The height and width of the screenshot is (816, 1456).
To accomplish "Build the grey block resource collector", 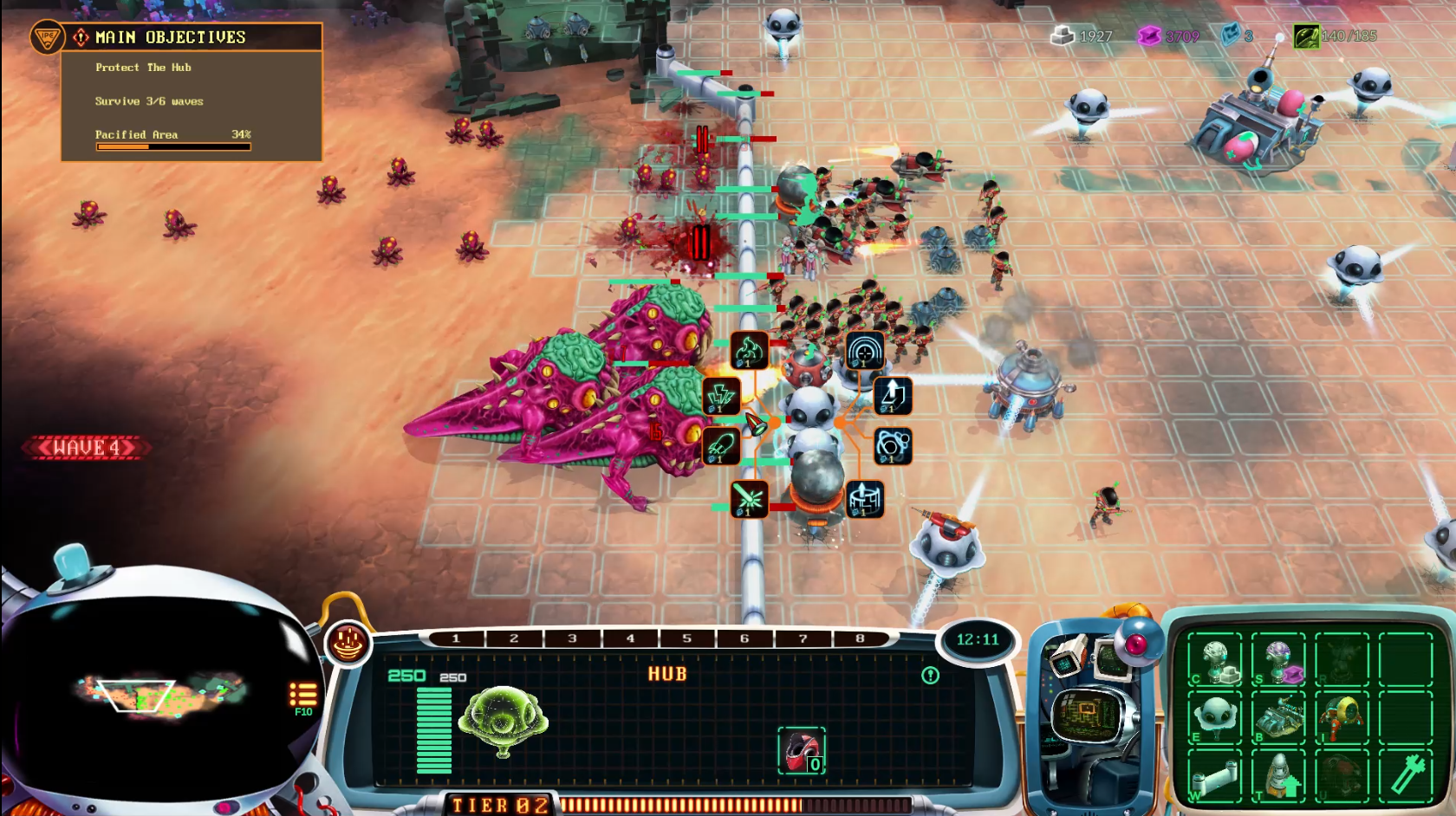I will (x=1214, y=661).
